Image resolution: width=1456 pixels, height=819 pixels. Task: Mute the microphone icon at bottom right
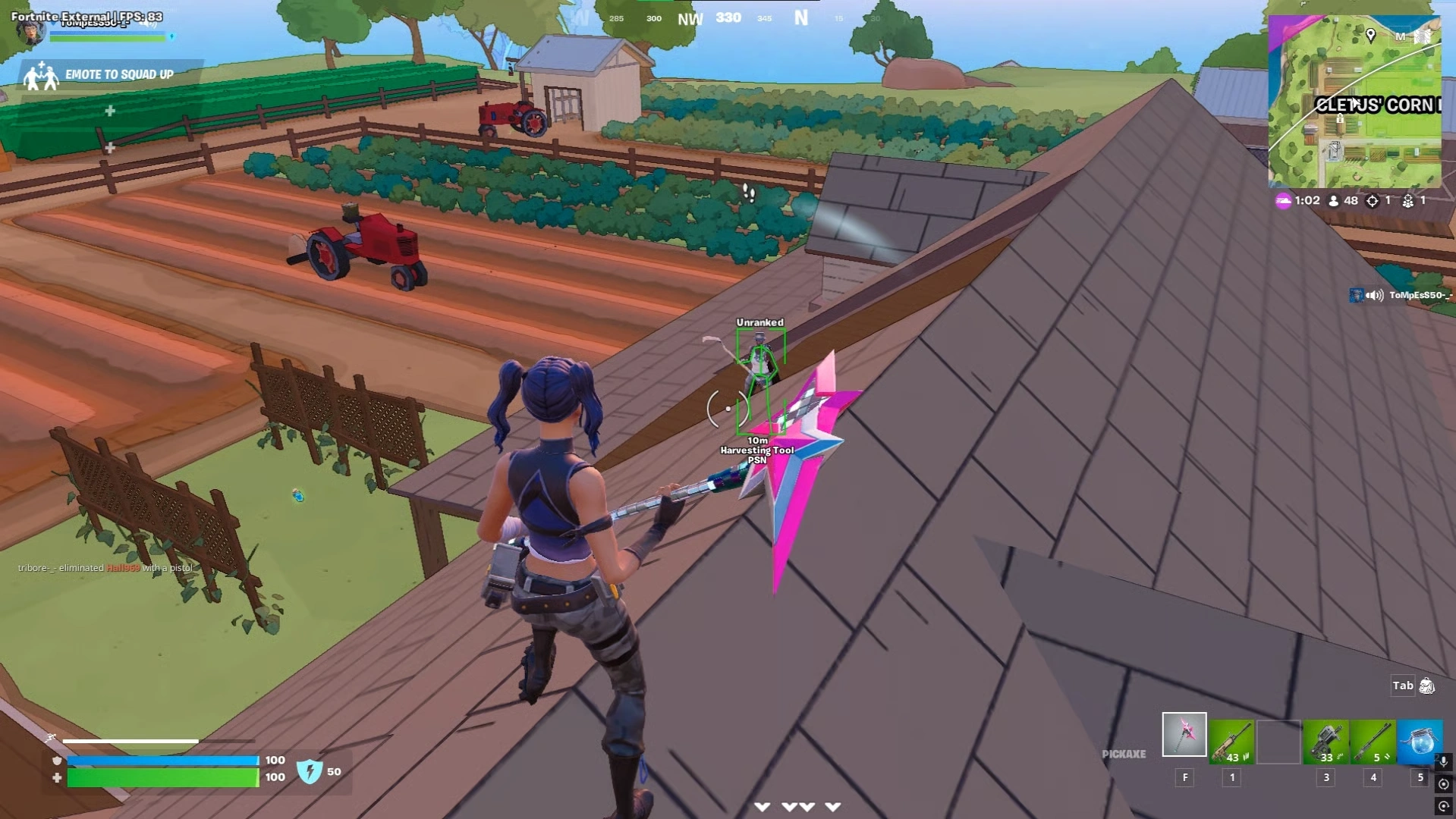coord(1444,761)
